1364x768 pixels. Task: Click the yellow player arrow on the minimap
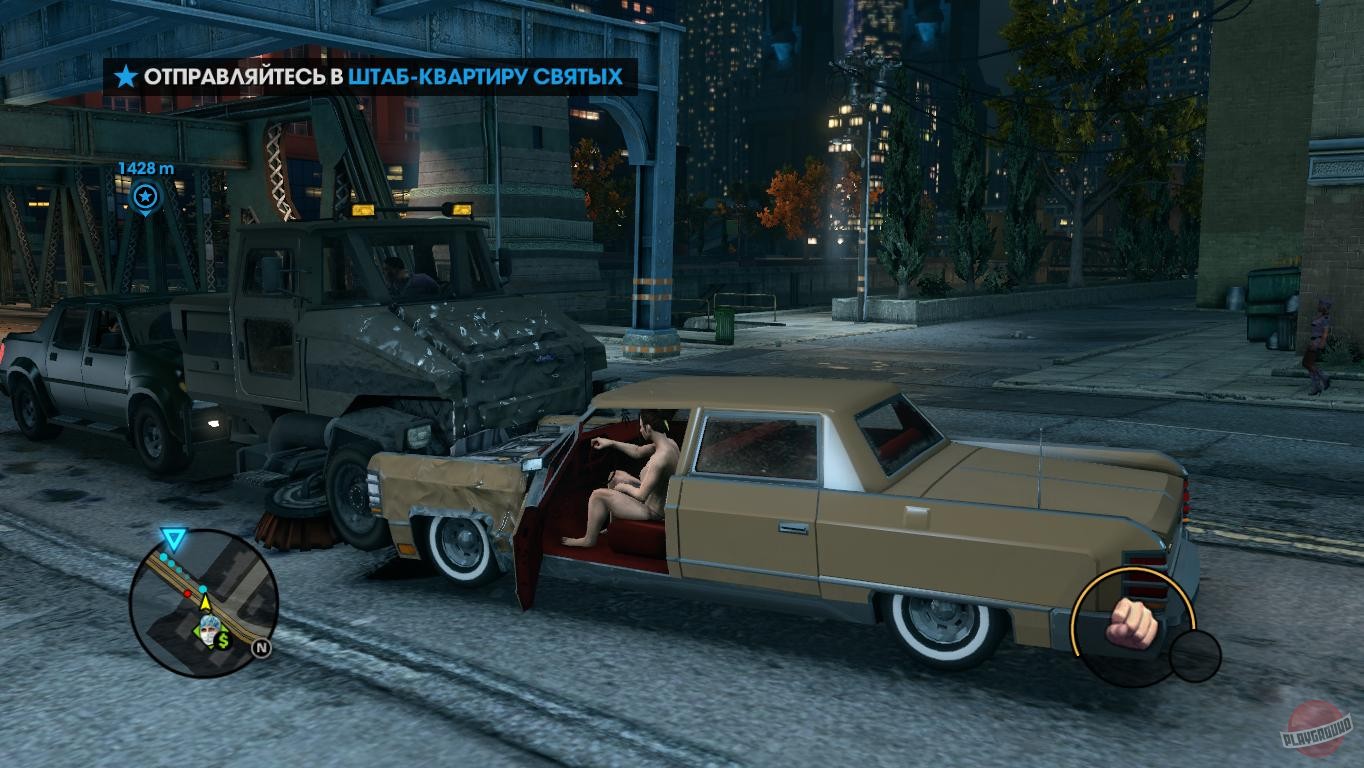coord(206,603)
